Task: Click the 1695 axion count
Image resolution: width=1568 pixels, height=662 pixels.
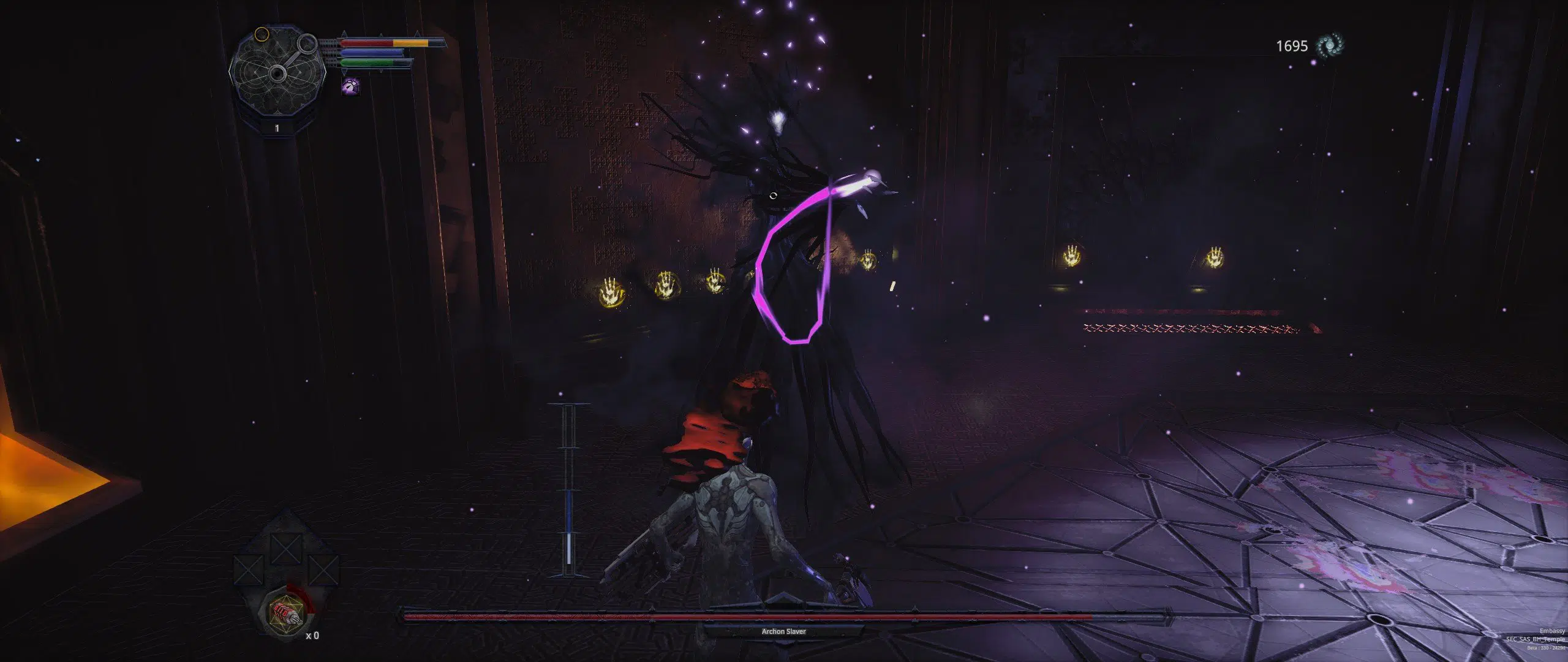Action: (1294, 44)
